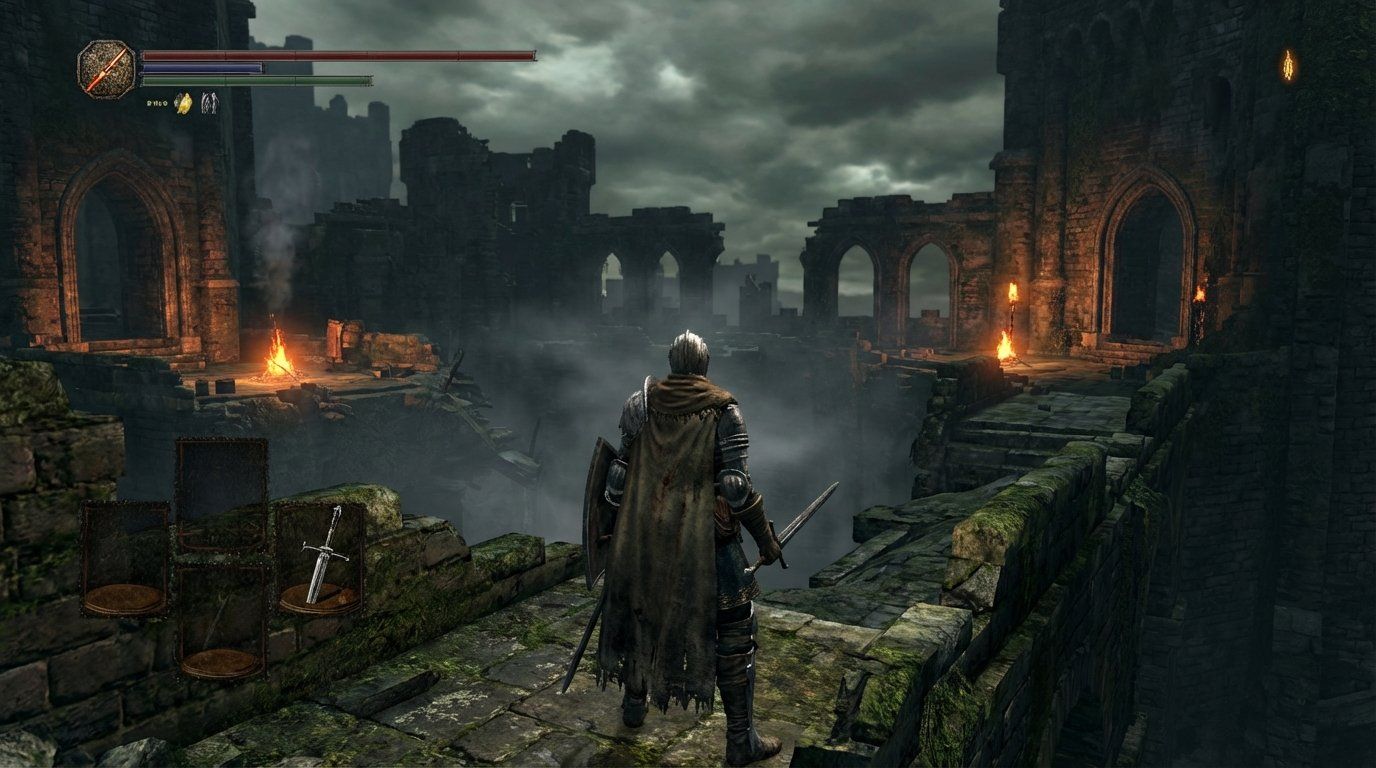The height and width of the screenshot is (768, 1376).
Task: Expand the souls counter readout
Action: coord(158,103)
